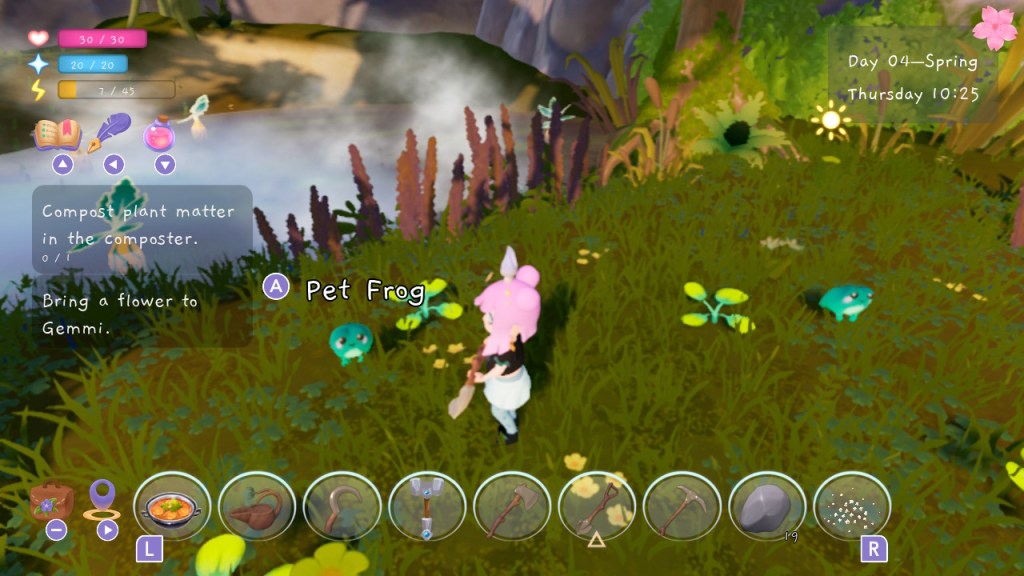Viewport: 1024px width, 576px height.
Task: Click the day and time calendar panel
Action: pos(912,76)
